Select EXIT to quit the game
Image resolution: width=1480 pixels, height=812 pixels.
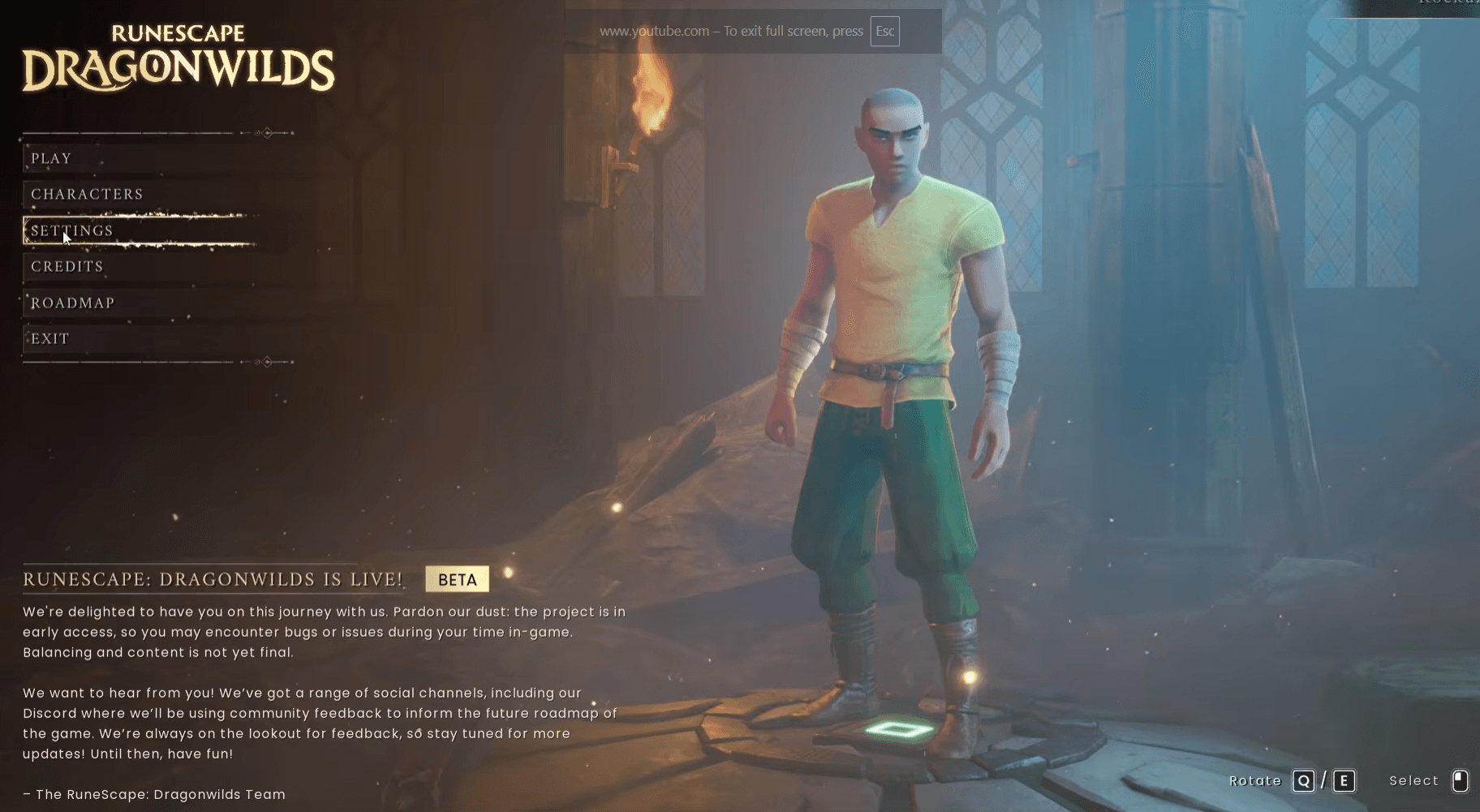pyautogui.click(x=49, y=337)
